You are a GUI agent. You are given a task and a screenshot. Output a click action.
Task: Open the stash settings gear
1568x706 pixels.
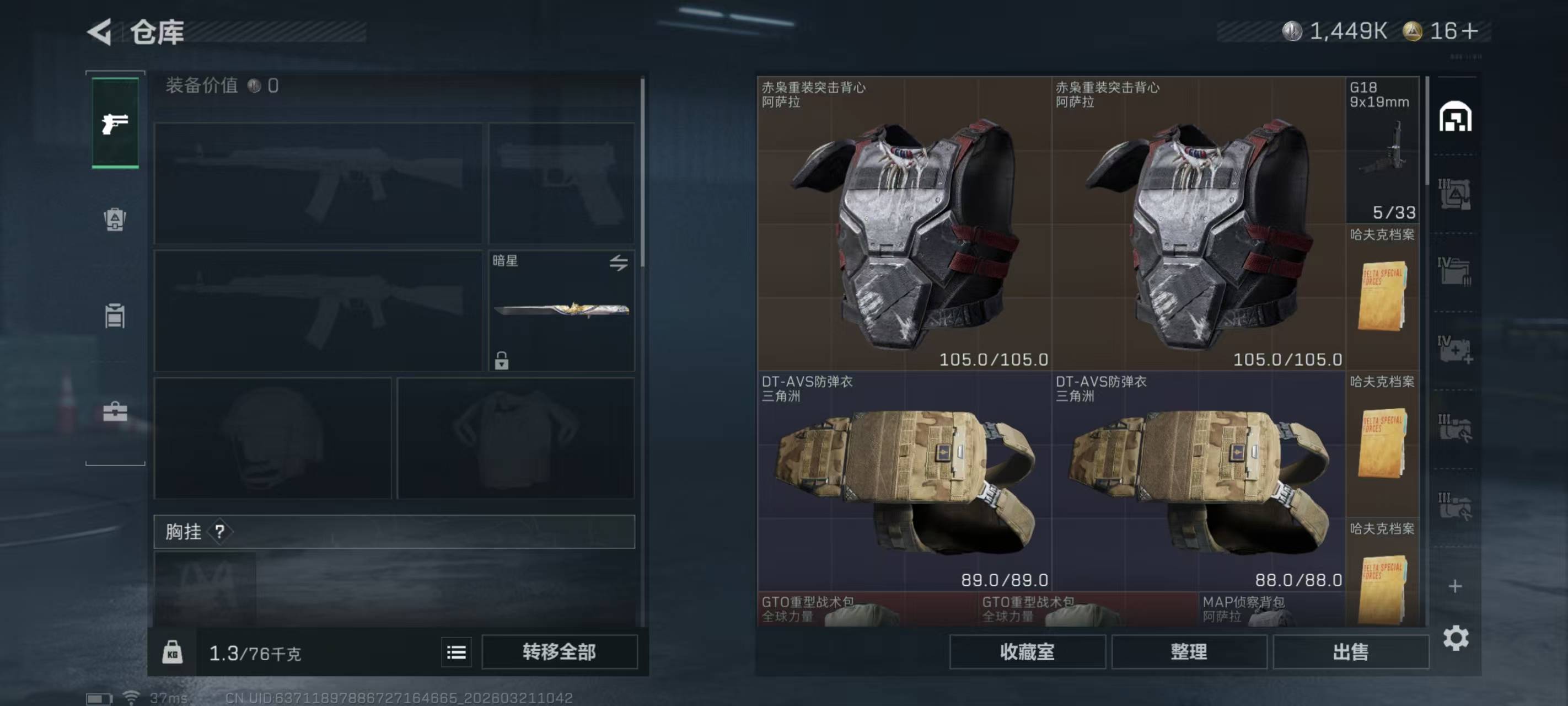(x=1456, y=638)
